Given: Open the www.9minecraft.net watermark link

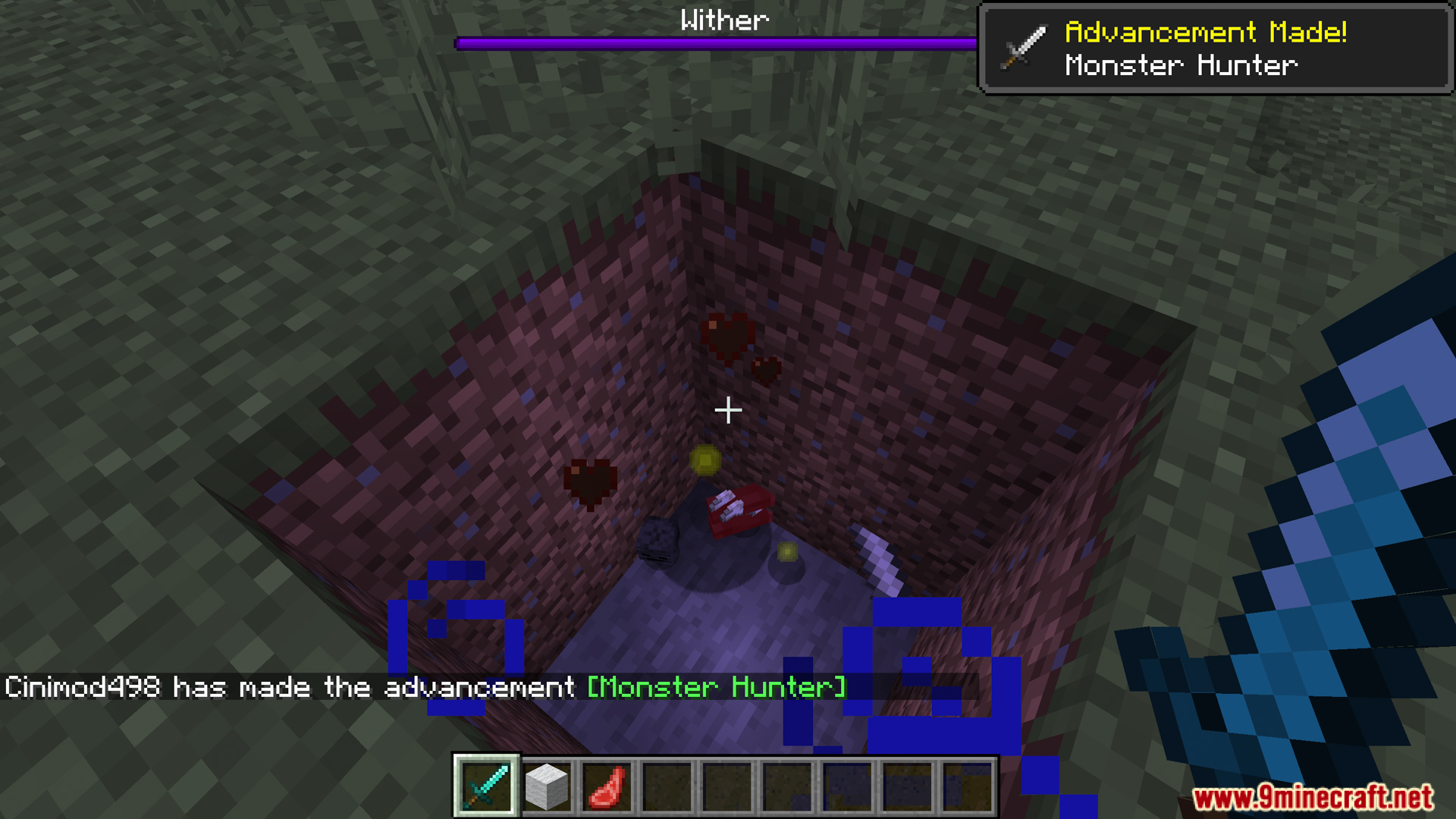Looking at the screenshot, I should pos(1313,797).
